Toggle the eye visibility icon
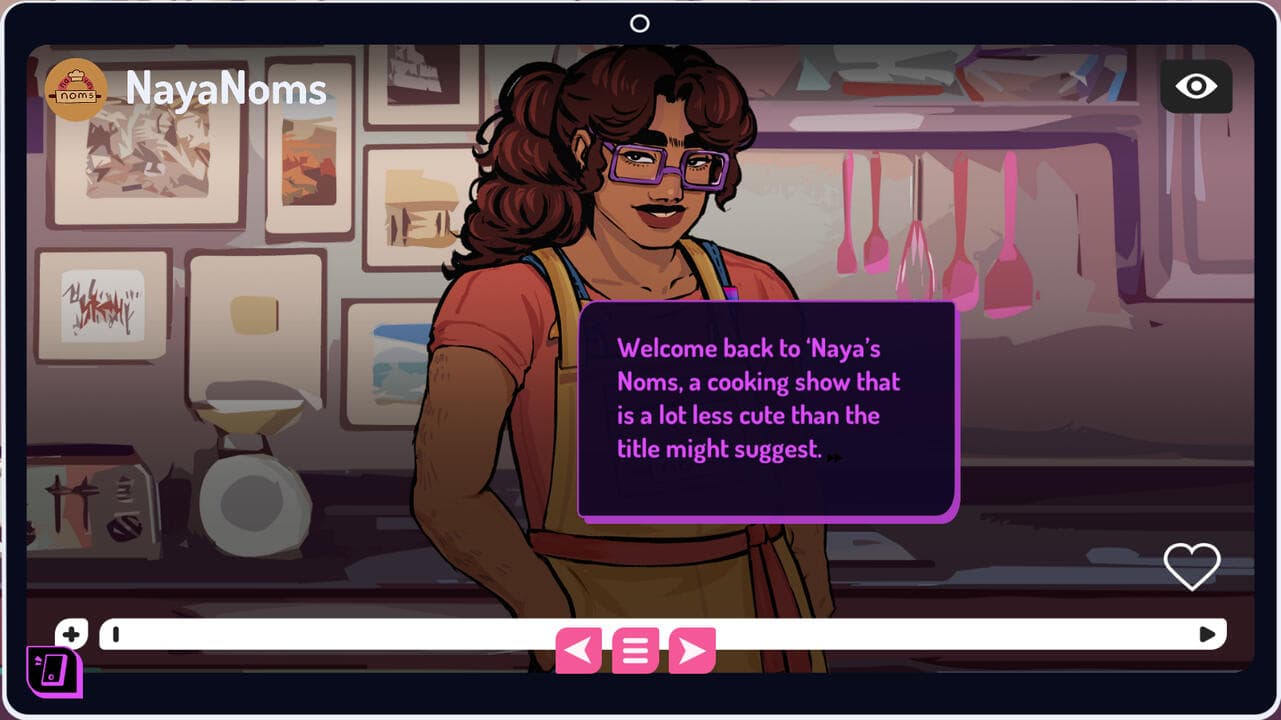The height and width of the screenshot is (720, 1281). (x=1196, y=87)
